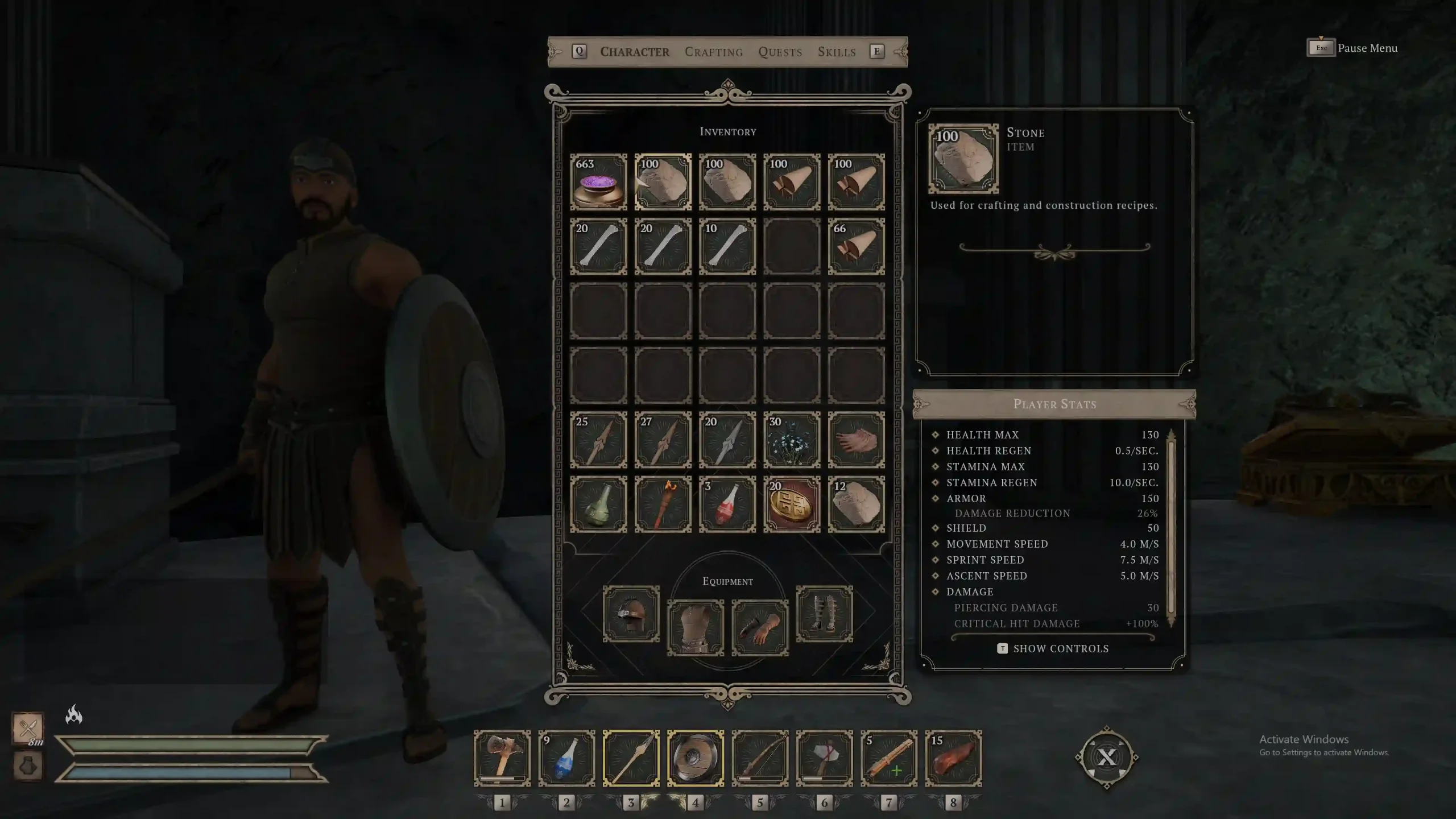Select the Character tab

635,52
